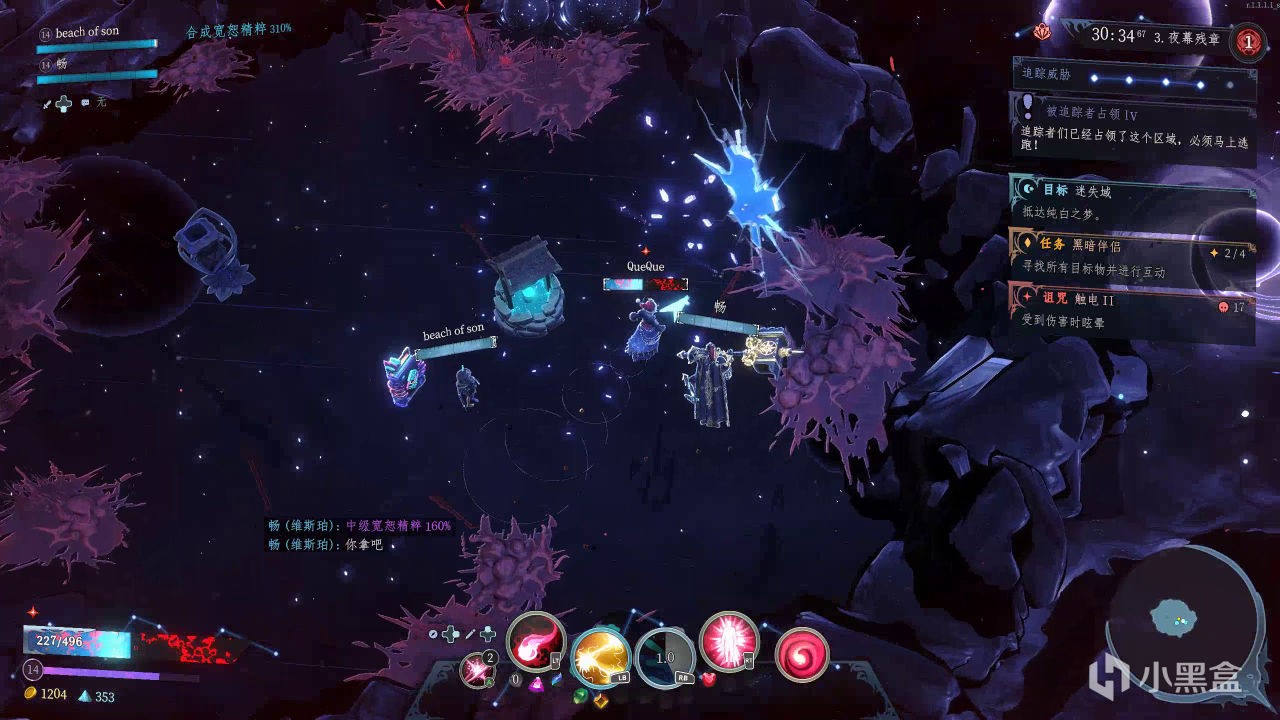Inspect the 诅咒 触电 II curse entry
1280x720 pixels.
1132,309
